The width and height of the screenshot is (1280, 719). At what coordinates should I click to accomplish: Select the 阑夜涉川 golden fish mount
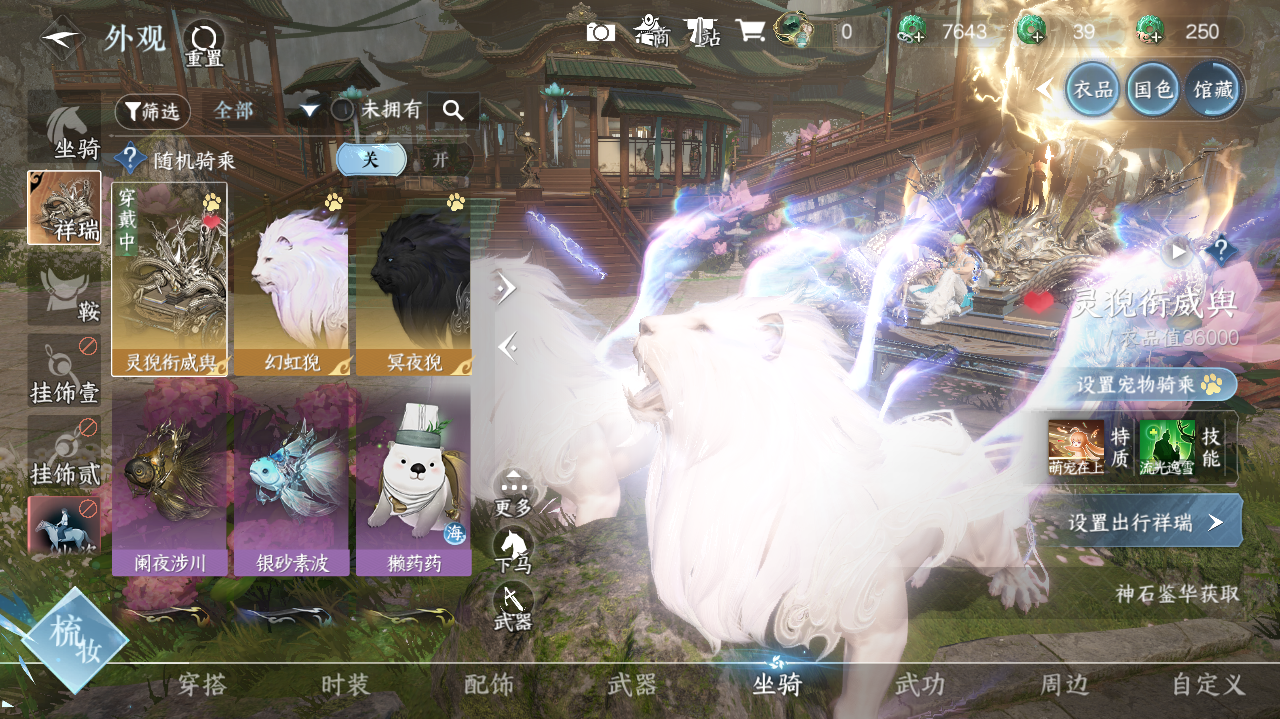tap(169, 482)
